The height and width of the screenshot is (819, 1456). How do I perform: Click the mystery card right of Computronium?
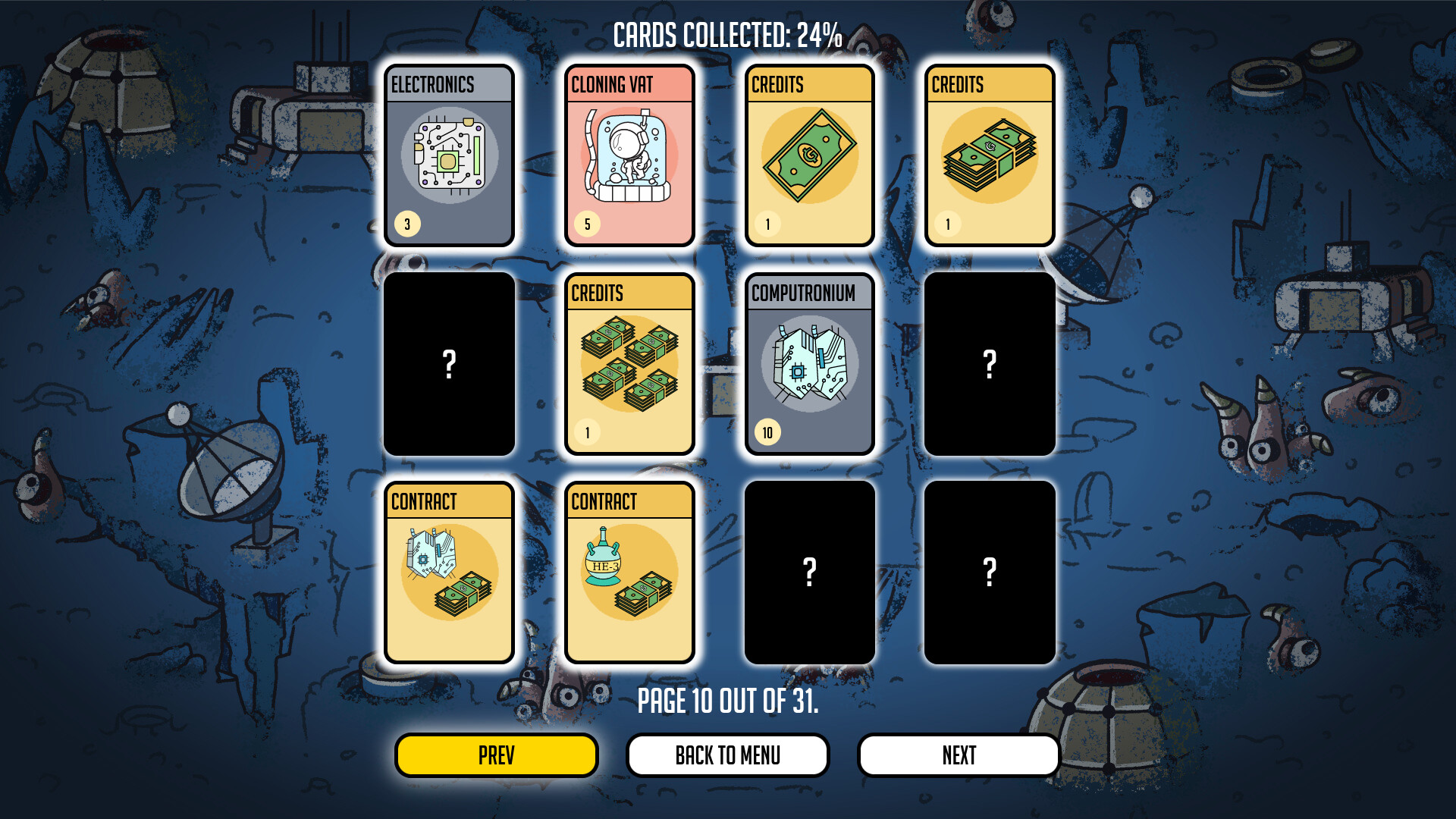tap(988, 364)
